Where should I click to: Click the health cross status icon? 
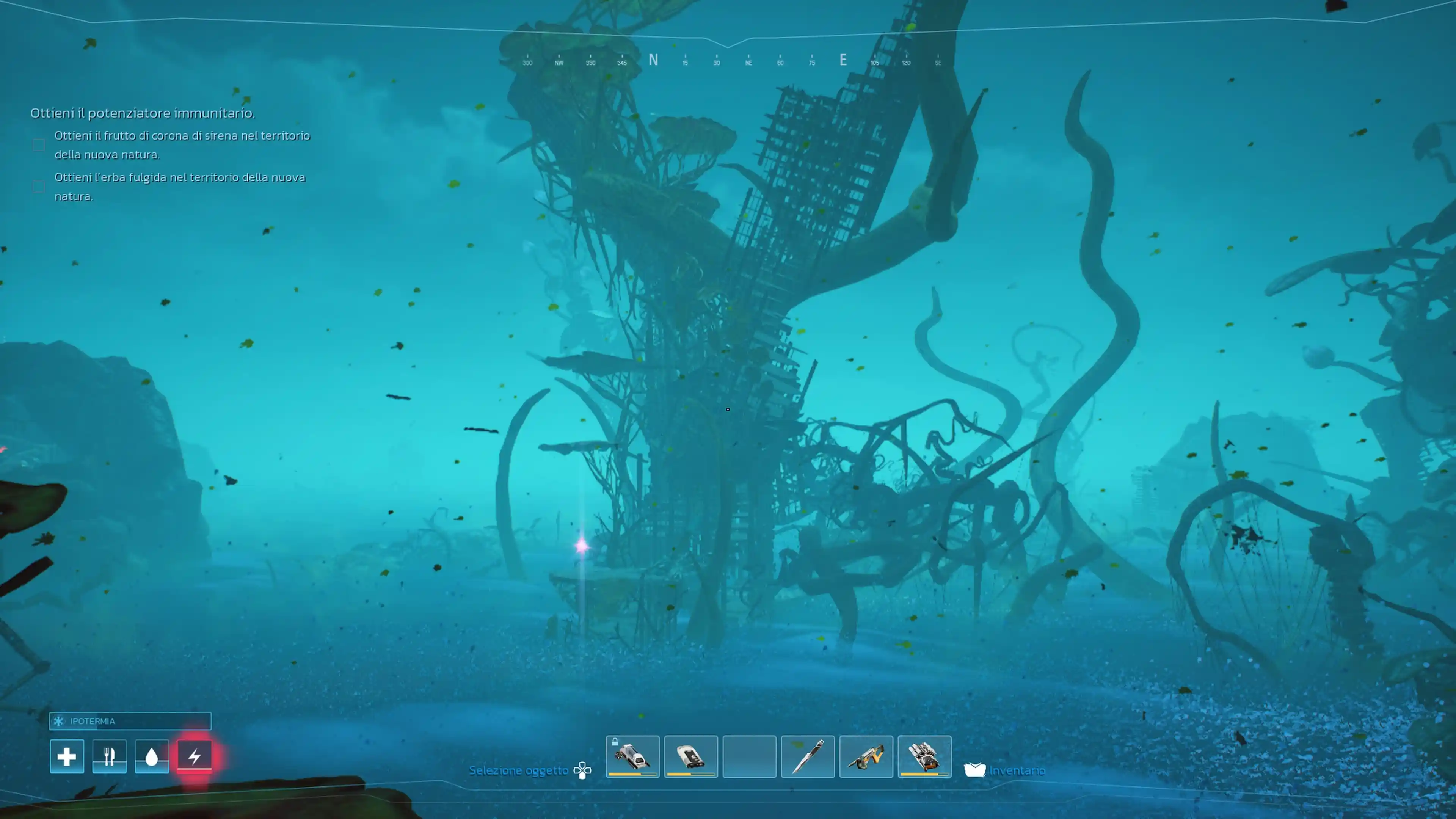[x=67, y=756]
